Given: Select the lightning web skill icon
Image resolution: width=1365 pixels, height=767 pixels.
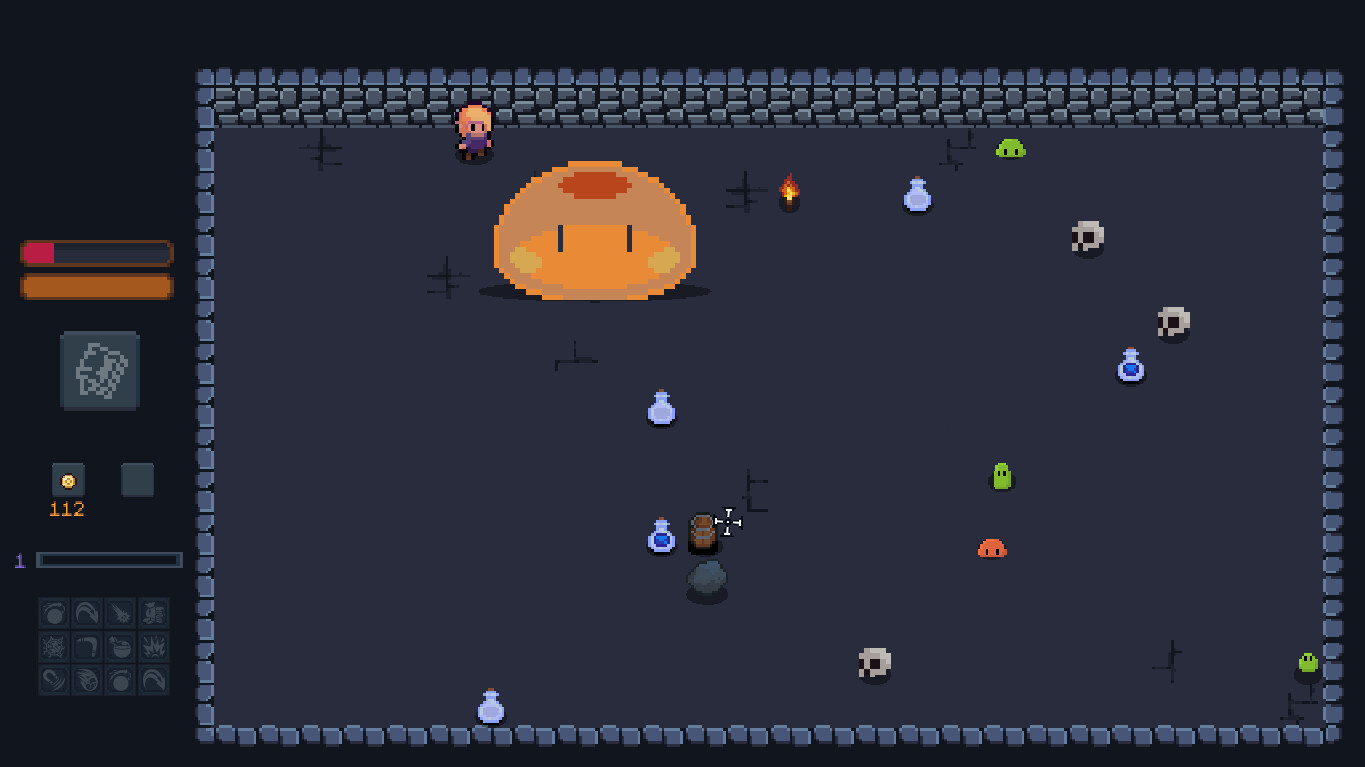Looking at the screenshot, I should 53,647.
